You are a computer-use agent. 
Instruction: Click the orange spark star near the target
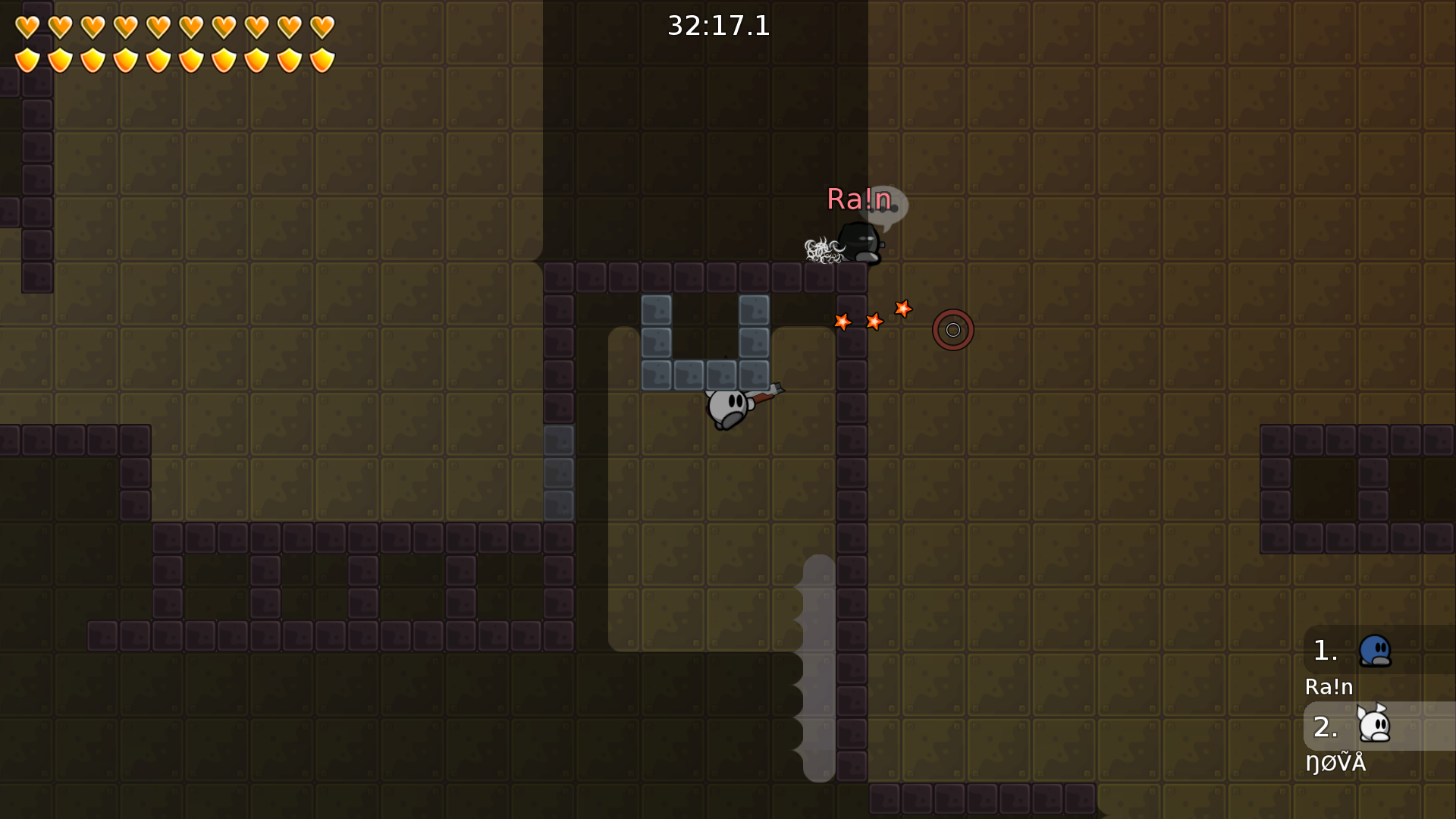click(903, 309)
